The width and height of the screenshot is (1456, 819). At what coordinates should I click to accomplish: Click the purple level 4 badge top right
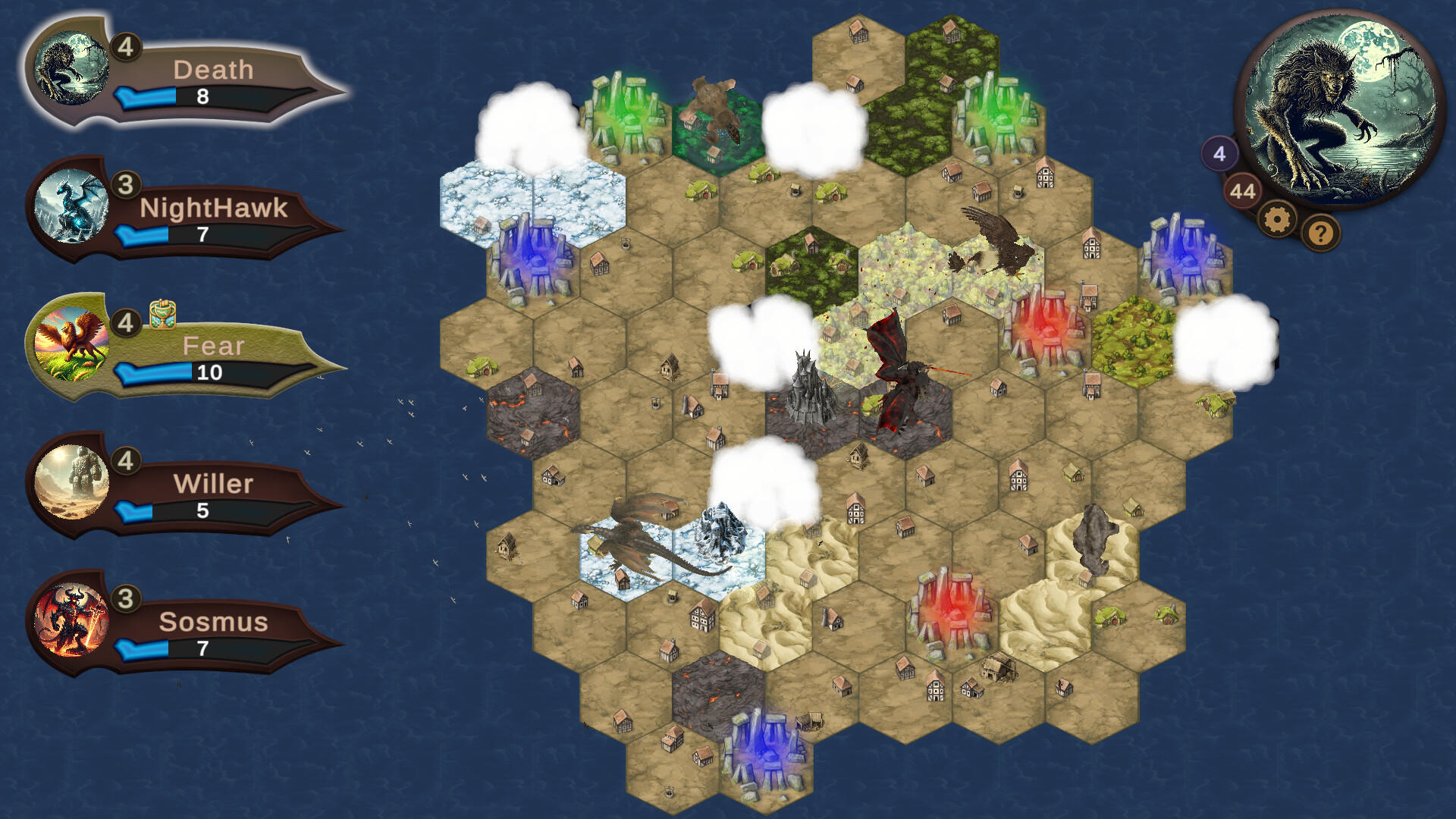click(1219, 154)
